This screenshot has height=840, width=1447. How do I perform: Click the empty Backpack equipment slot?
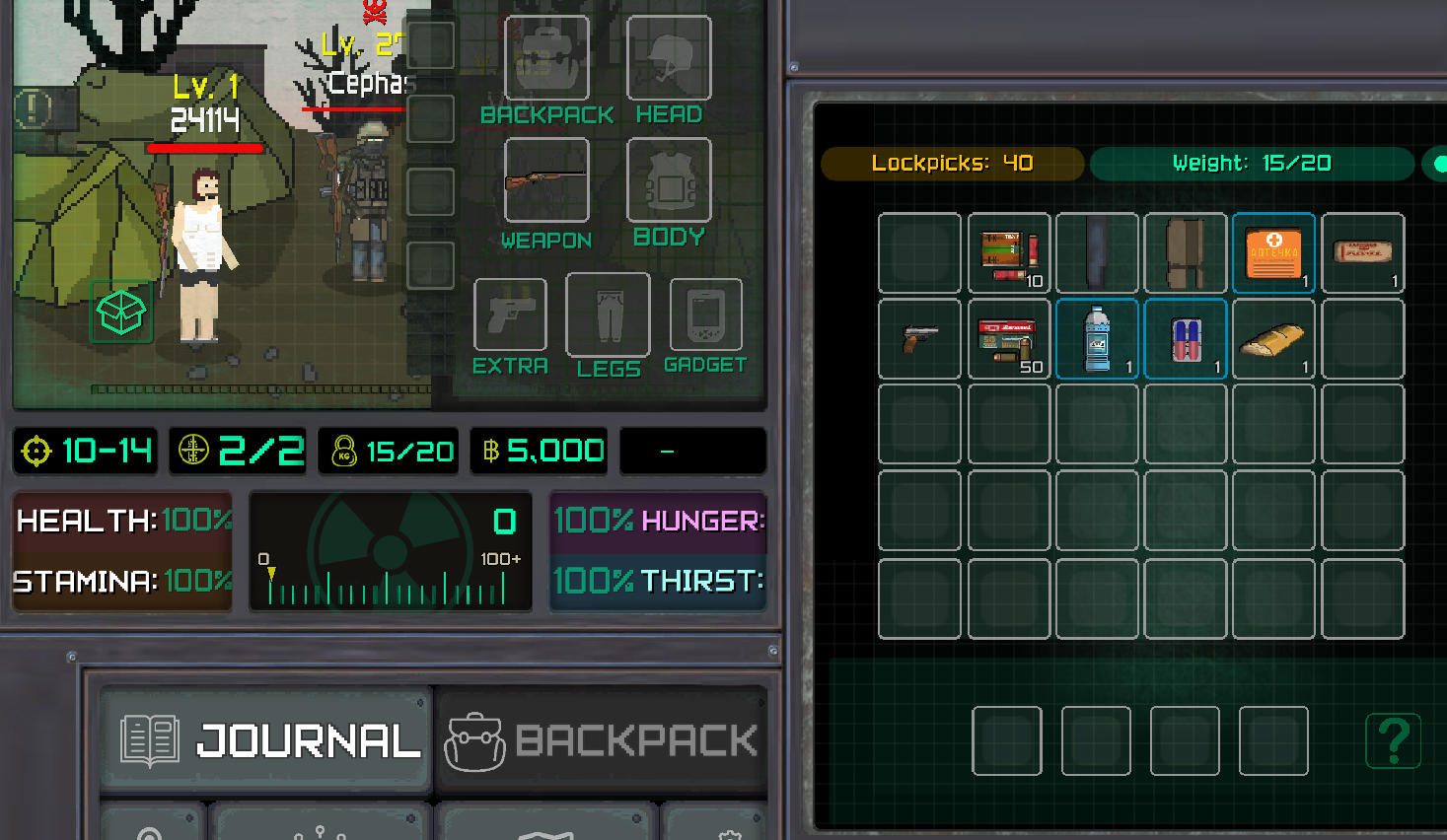coord(546,58)
